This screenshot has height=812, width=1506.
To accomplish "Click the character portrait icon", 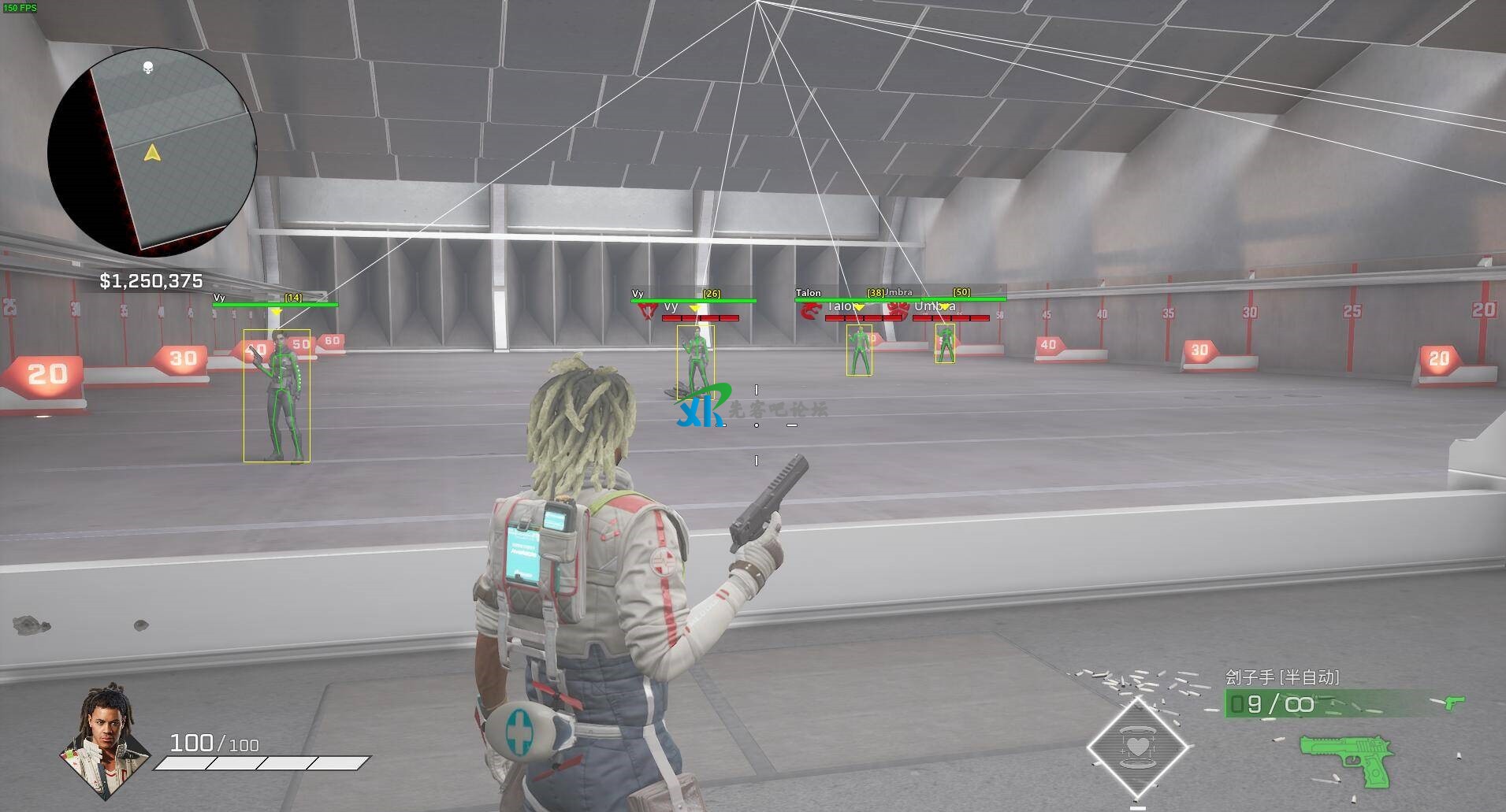I will tap(106, 740).
